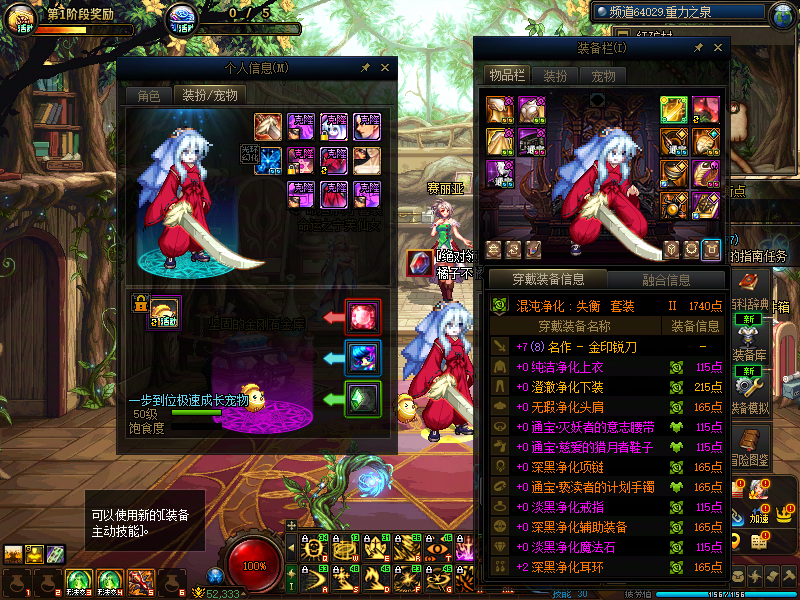Screen dimensions: 800x600
Task: Click the blue-haired character pet equipment slot
Action: 363,358
